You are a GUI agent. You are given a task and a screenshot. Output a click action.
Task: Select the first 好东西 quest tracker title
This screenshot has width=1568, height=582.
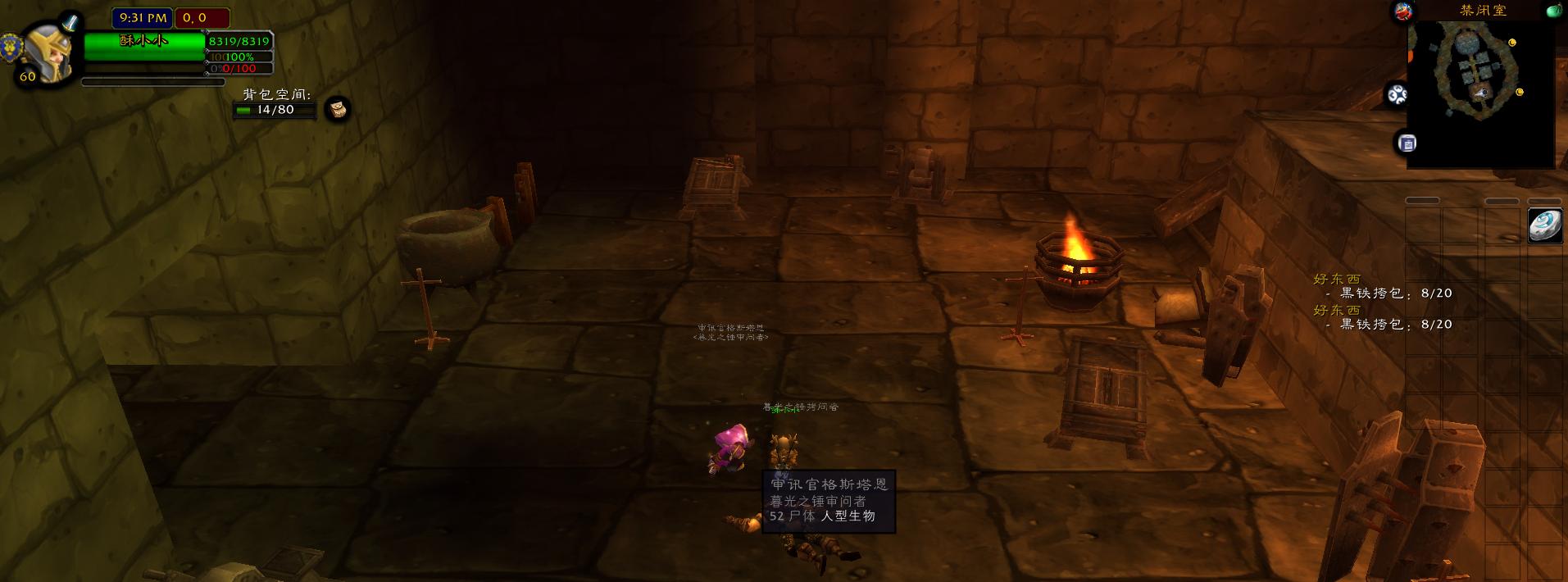(1337, 280)
